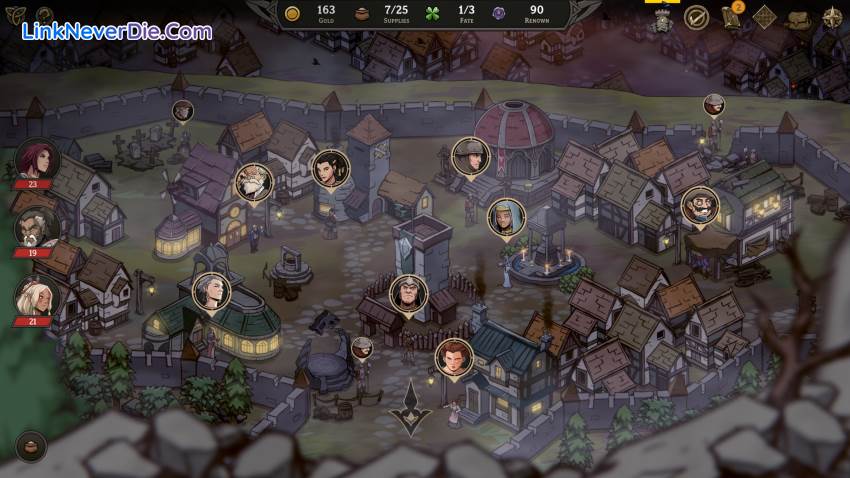Open the compass star map icon
850x478 pixels.
point(832,18)
